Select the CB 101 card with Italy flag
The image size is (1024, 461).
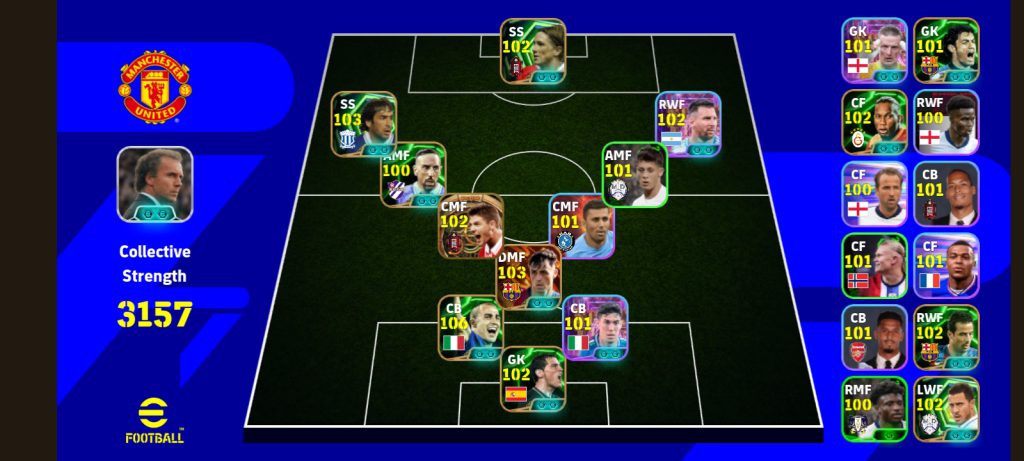(594, 327)
